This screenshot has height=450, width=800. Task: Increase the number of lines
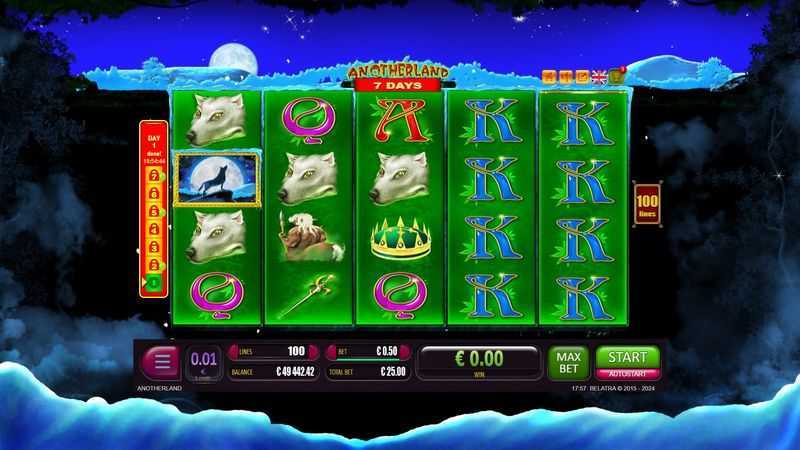click(315, 352)
